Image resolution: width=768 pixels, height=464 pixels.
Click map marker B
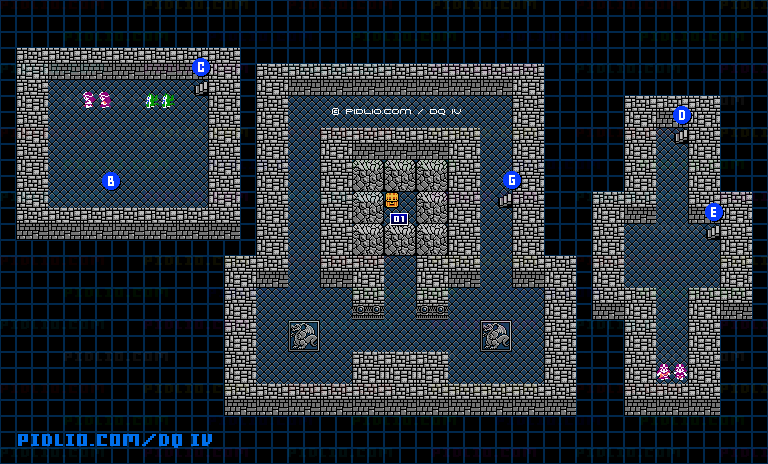[111, 181]
